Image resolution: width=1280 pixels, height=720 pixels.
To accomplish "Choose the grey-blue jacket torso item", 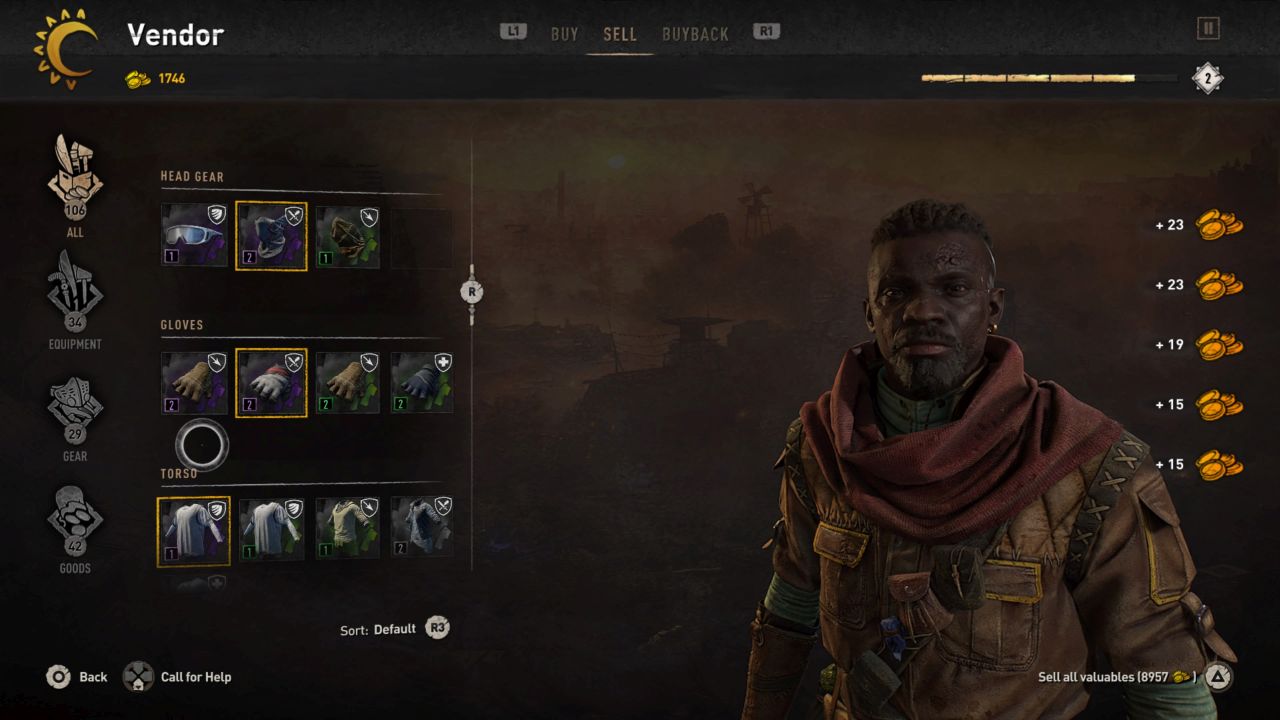I will (x=422, y=528).
